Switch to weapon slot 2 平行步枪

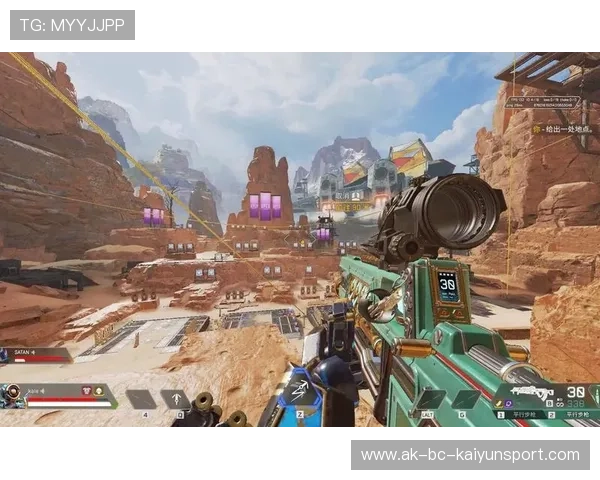[573, 413]
